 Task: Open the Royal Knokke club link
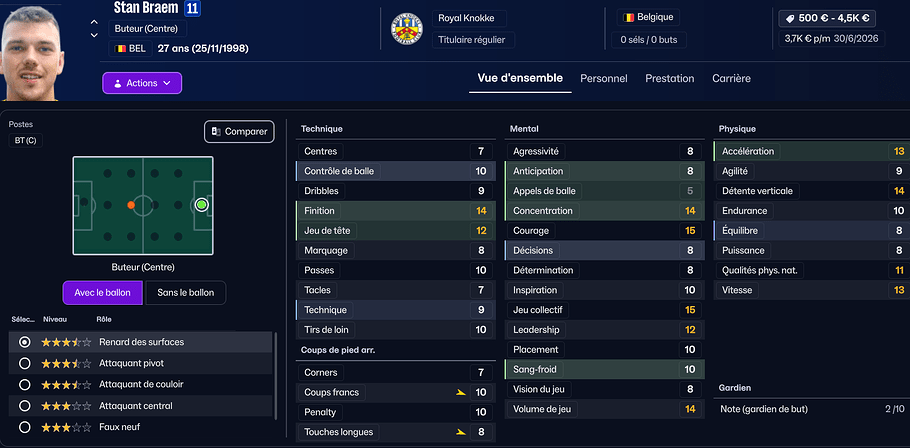coord(468,18)
